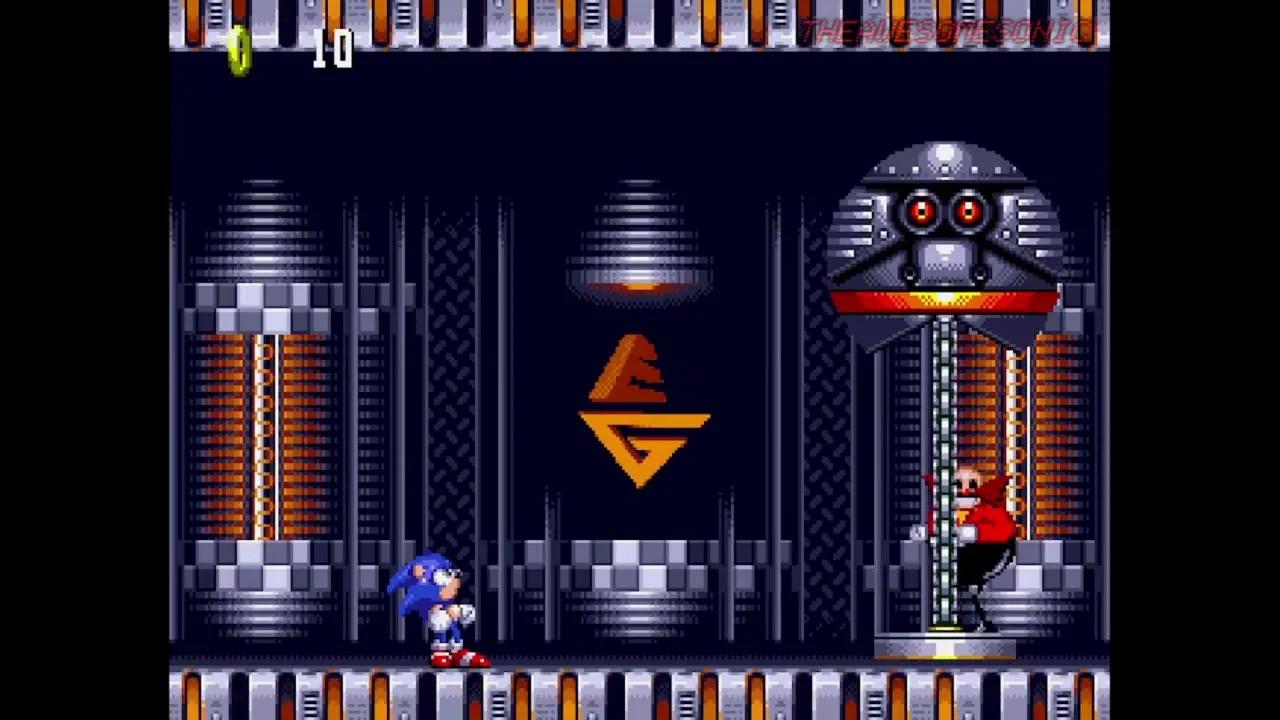Select the ring count number 10
1280x720 pixels.
[335, 48]
